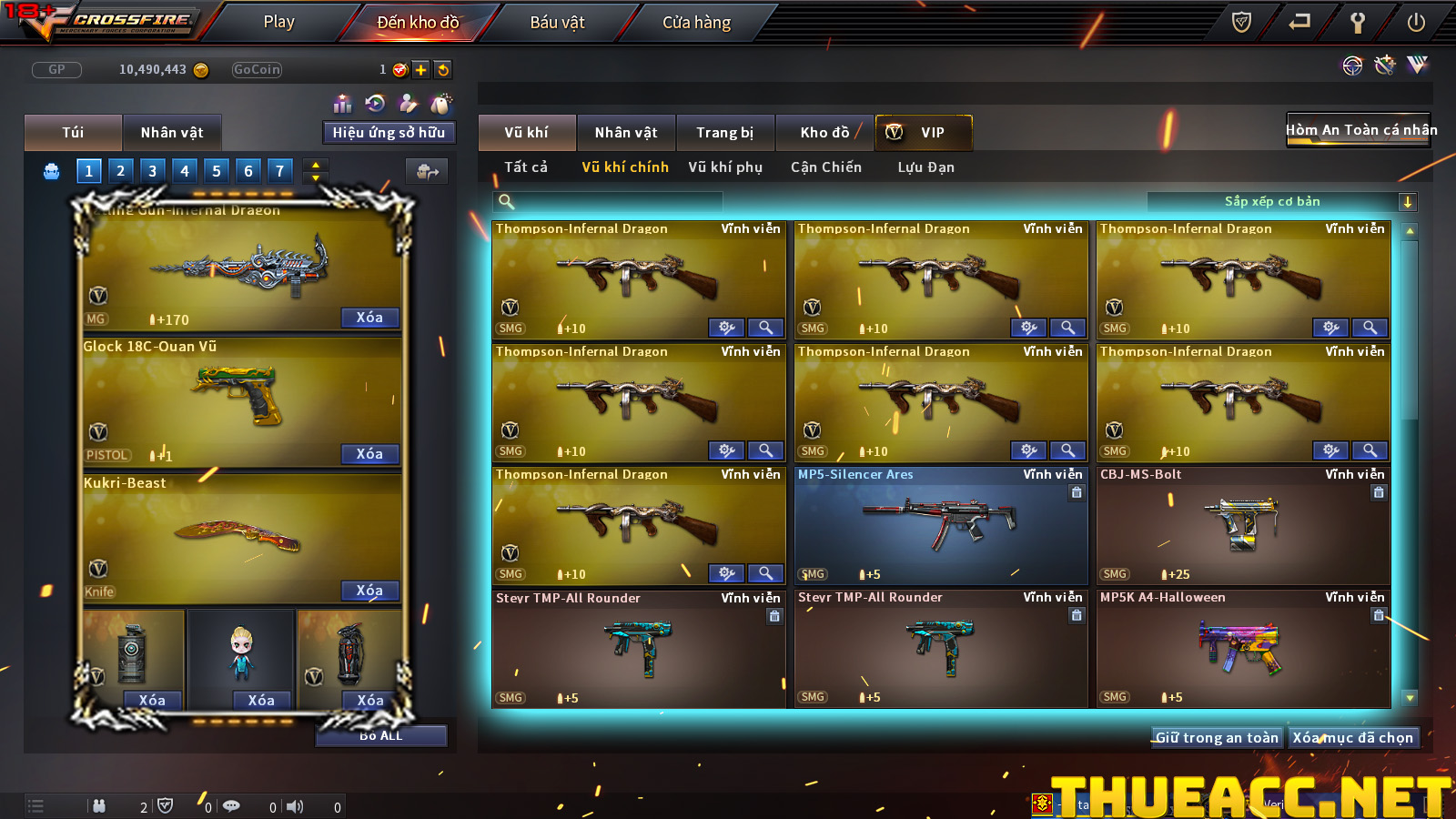Select the MP5-Silencer Ares weapon
This screenshot has height=819, width=1456.
[941, 525]
